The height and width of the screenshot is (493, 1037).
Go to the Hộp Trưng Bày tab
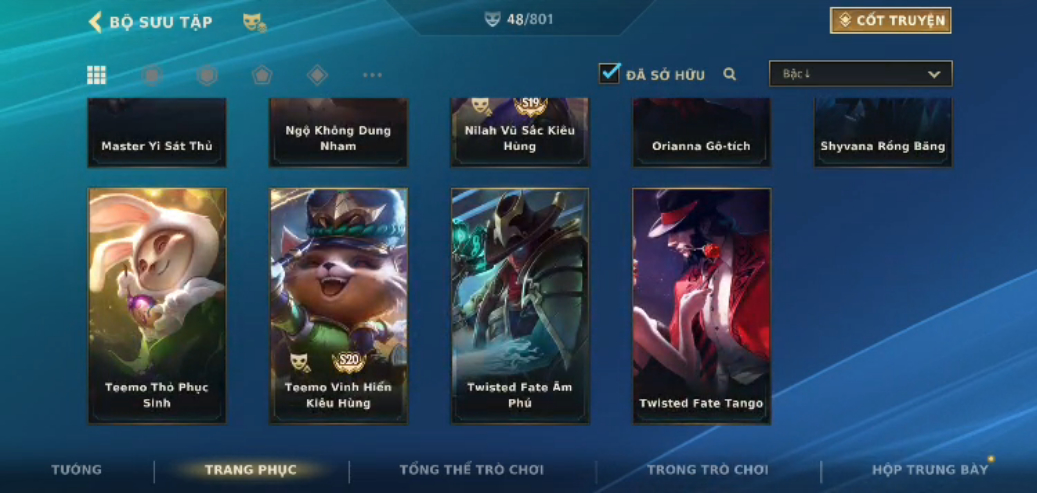coord(929,470)
